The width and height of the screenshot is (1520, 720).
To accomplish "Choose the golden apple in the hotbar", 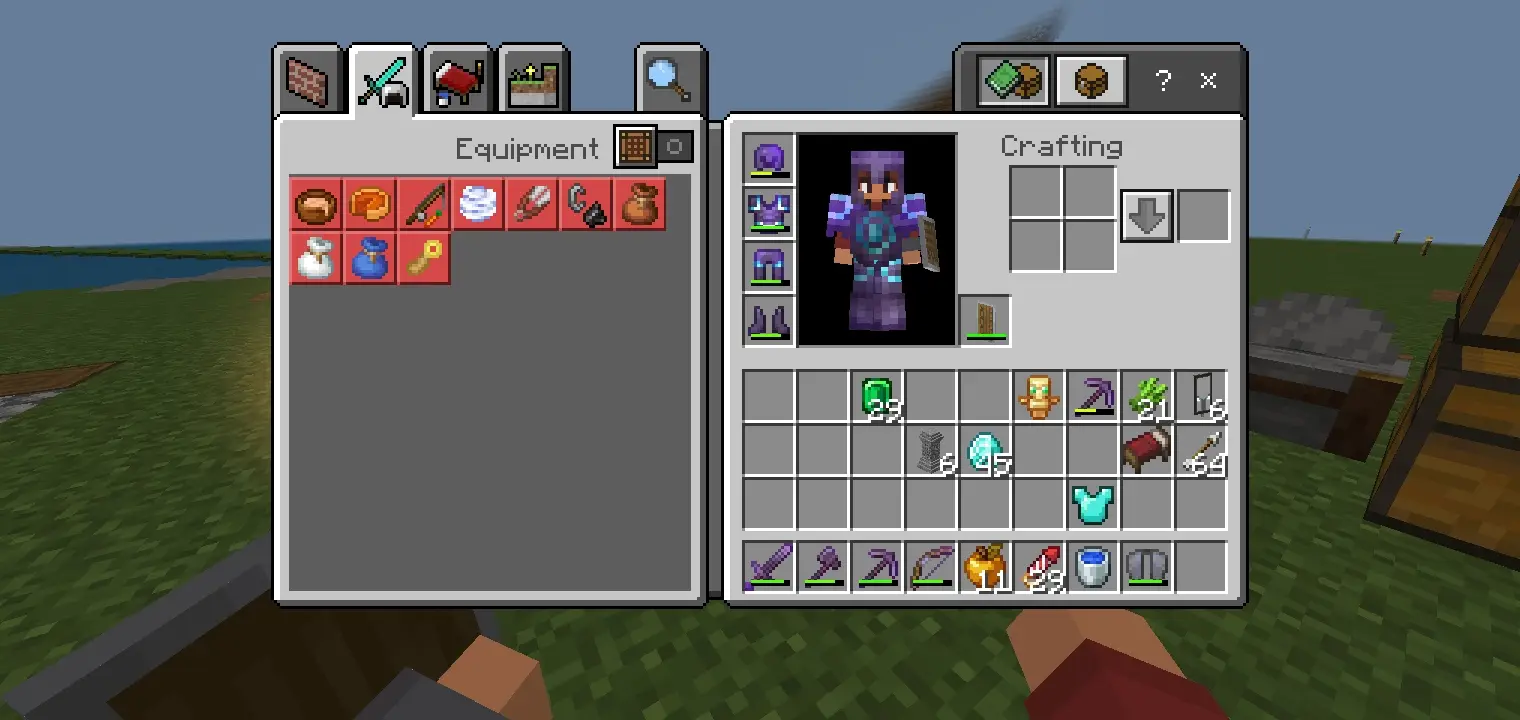I will 985,568.
